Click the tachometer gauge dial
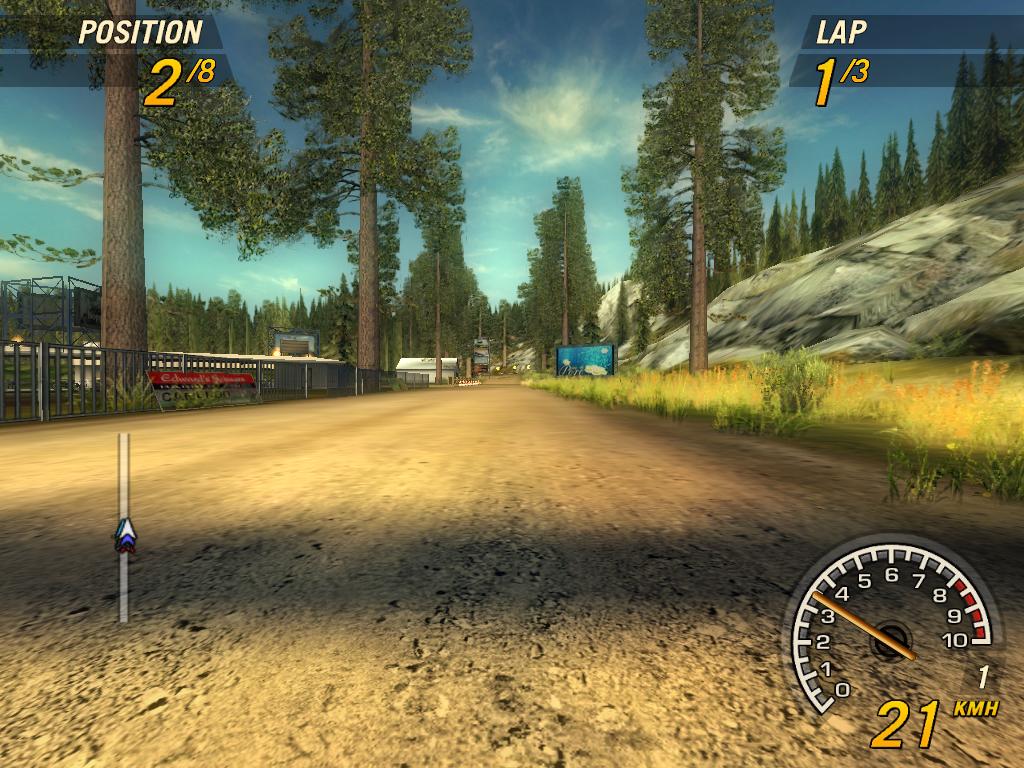 pyautogui.click(x=889, y=631)
